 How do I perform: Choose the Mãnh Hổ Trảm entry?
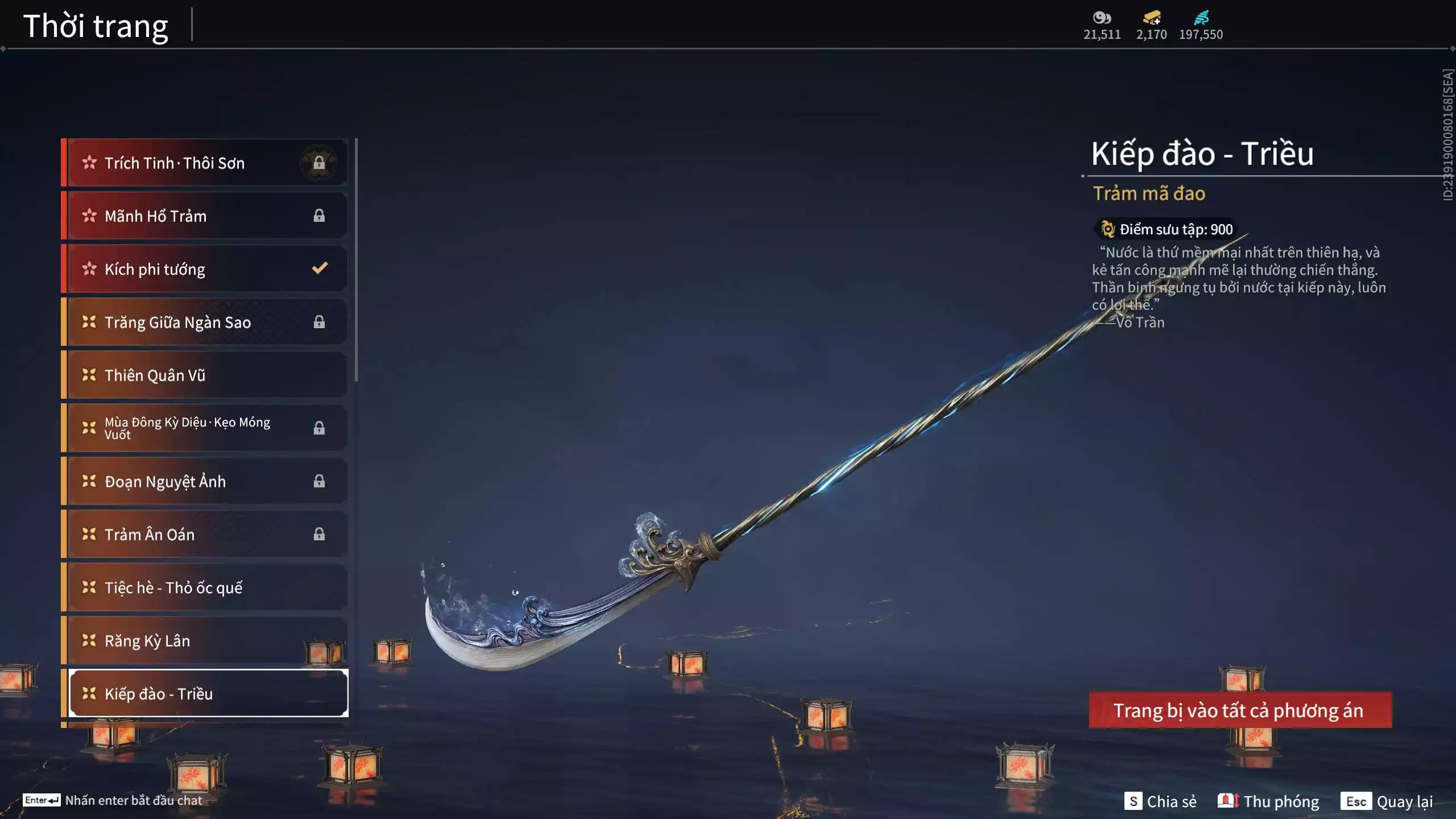(205, 216)
